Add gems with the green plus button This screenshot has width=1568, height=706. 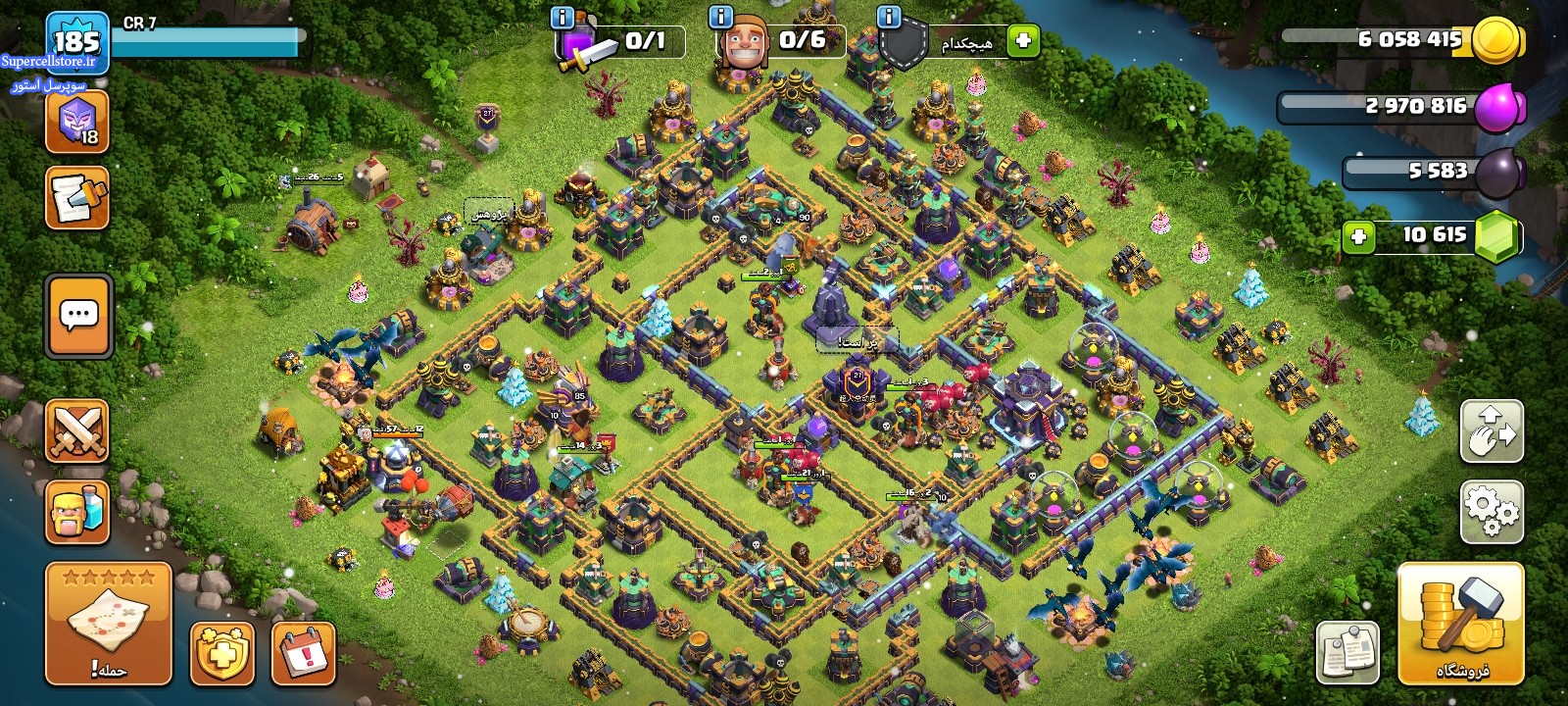pos(1358,236)
